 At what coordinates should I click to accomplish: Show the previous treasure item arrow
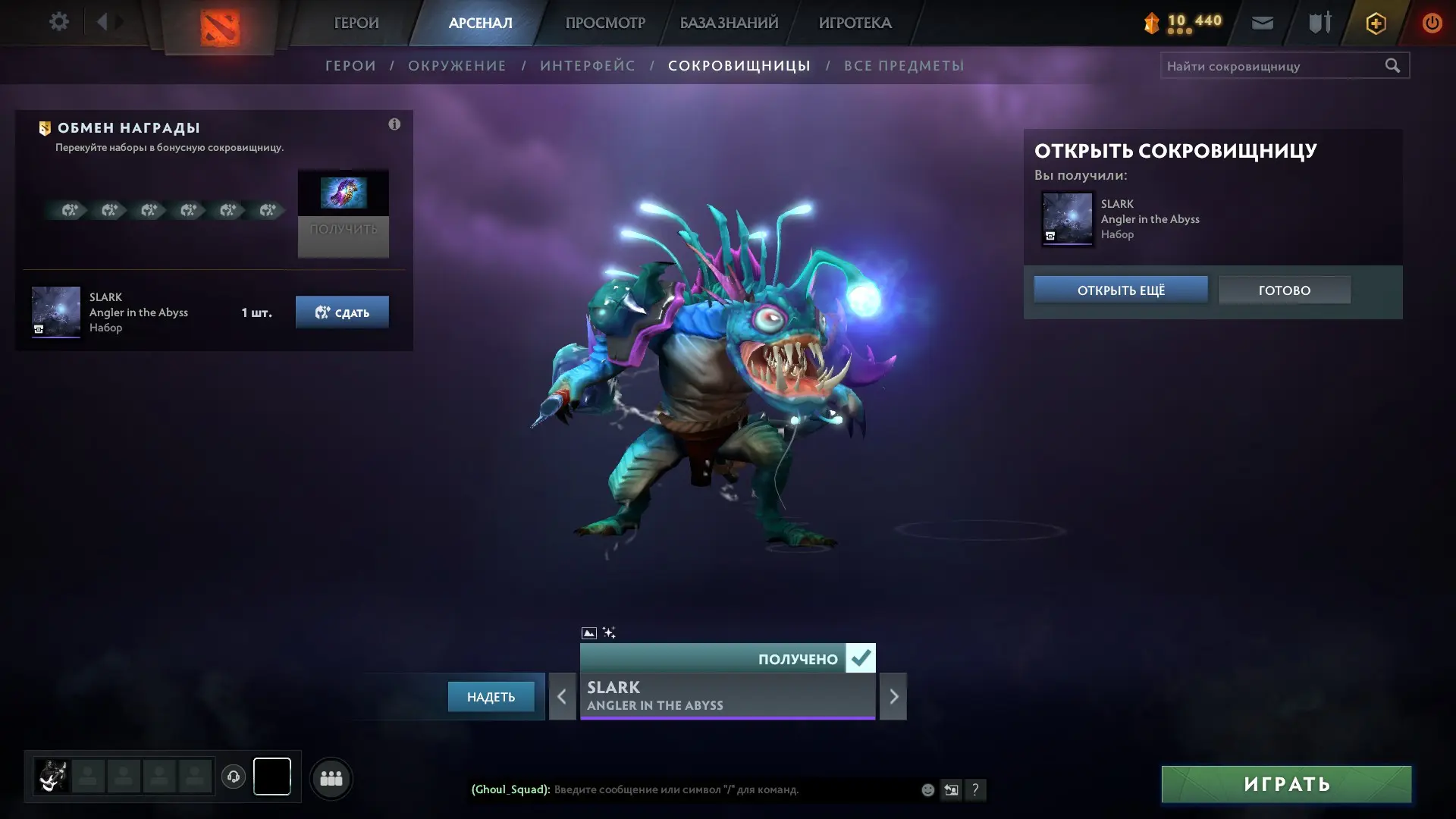562,696
